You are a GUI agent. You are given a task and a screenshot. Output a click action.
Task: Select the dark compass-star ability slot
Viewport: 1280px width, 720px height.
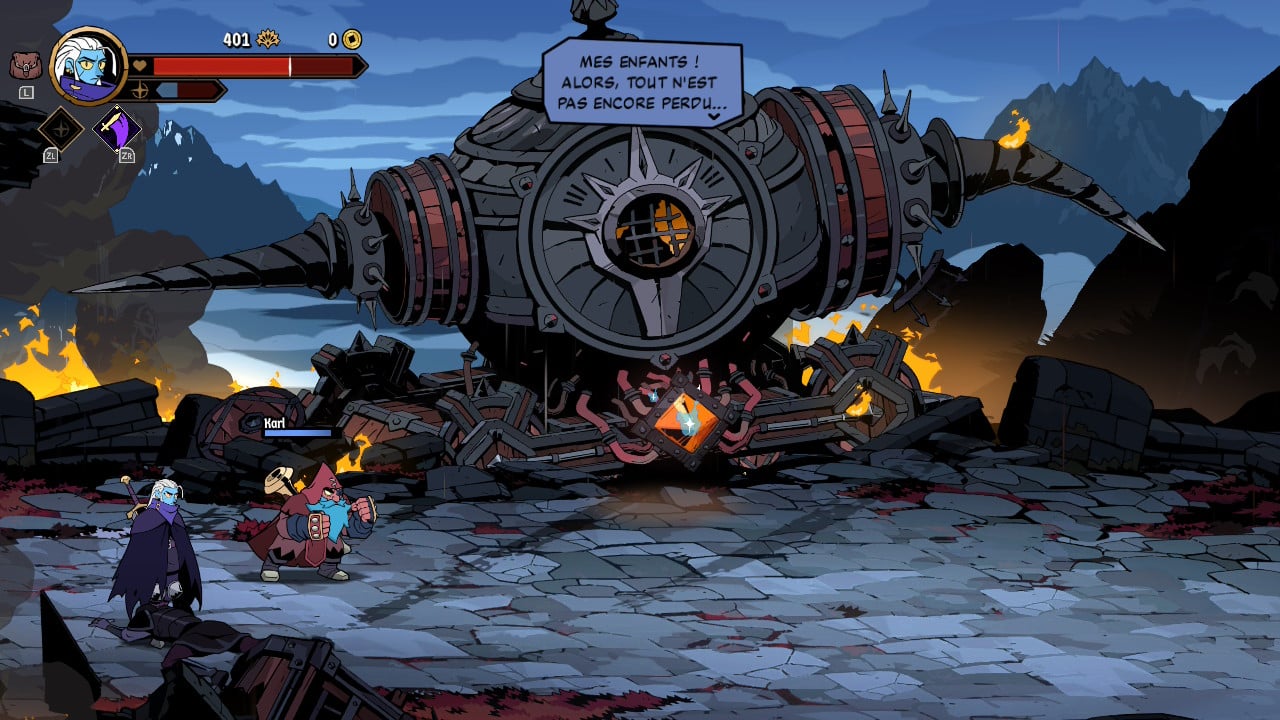pos(60,129)
